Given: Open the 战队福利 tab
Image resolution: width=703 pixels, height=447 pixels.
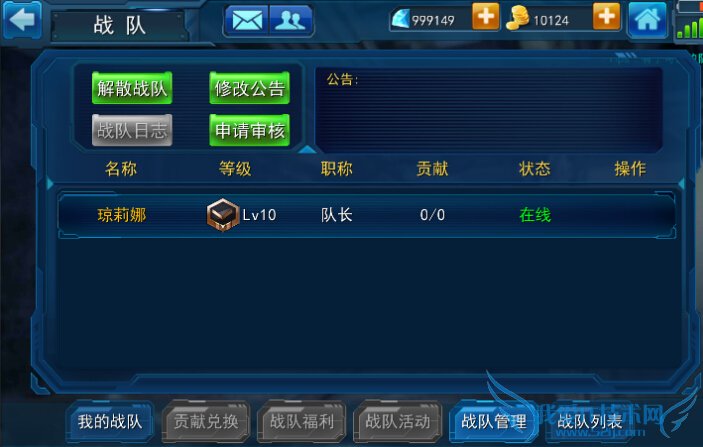Looking at the screenshot, I should click(302, 421).
